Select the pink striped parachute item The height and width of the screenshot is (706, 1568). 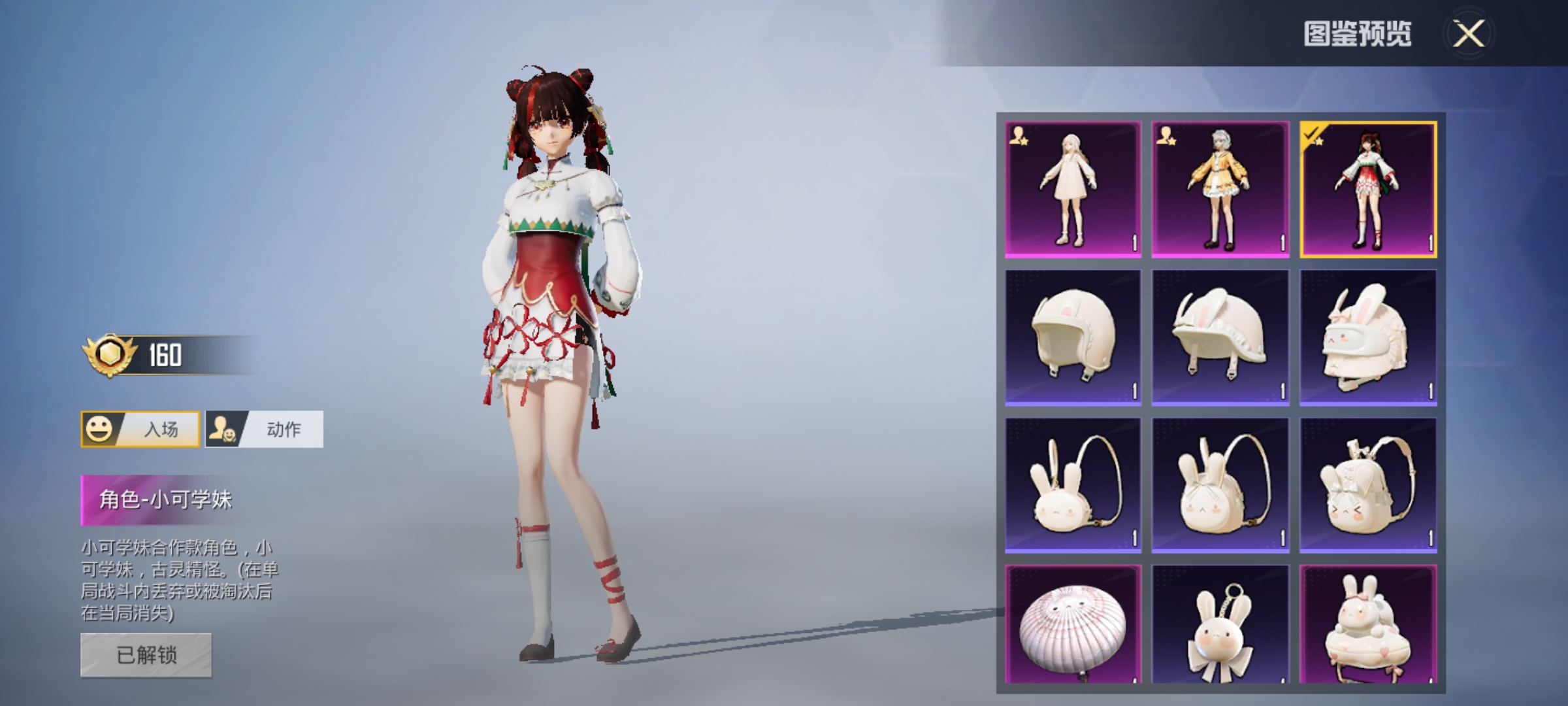click(1073, 625)
